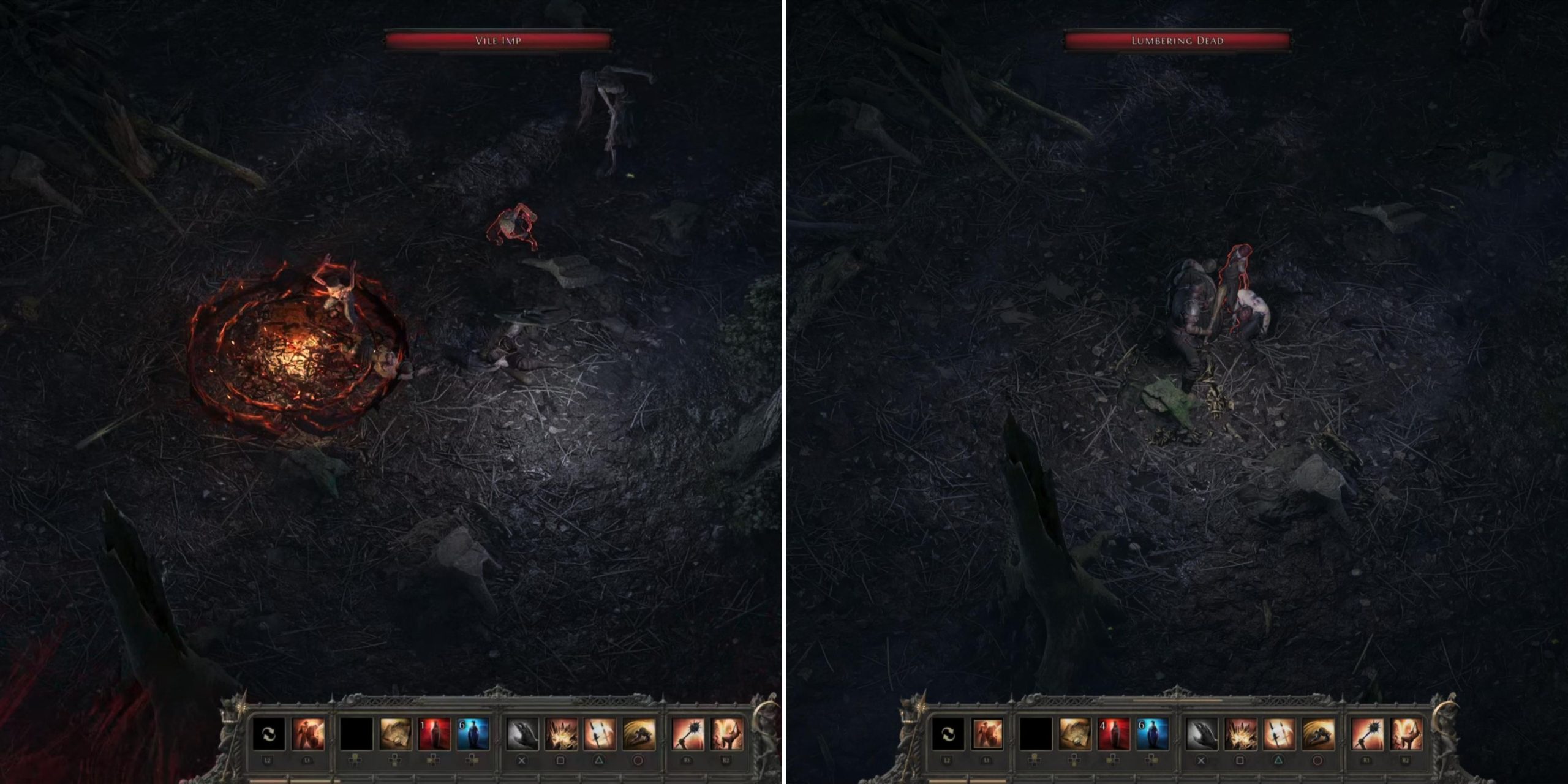The height and width of the screenshot is (784, 1568).
Task: Trigger the twin falling blades skill in the Lumbering Dead panel
Action: 1279,734
